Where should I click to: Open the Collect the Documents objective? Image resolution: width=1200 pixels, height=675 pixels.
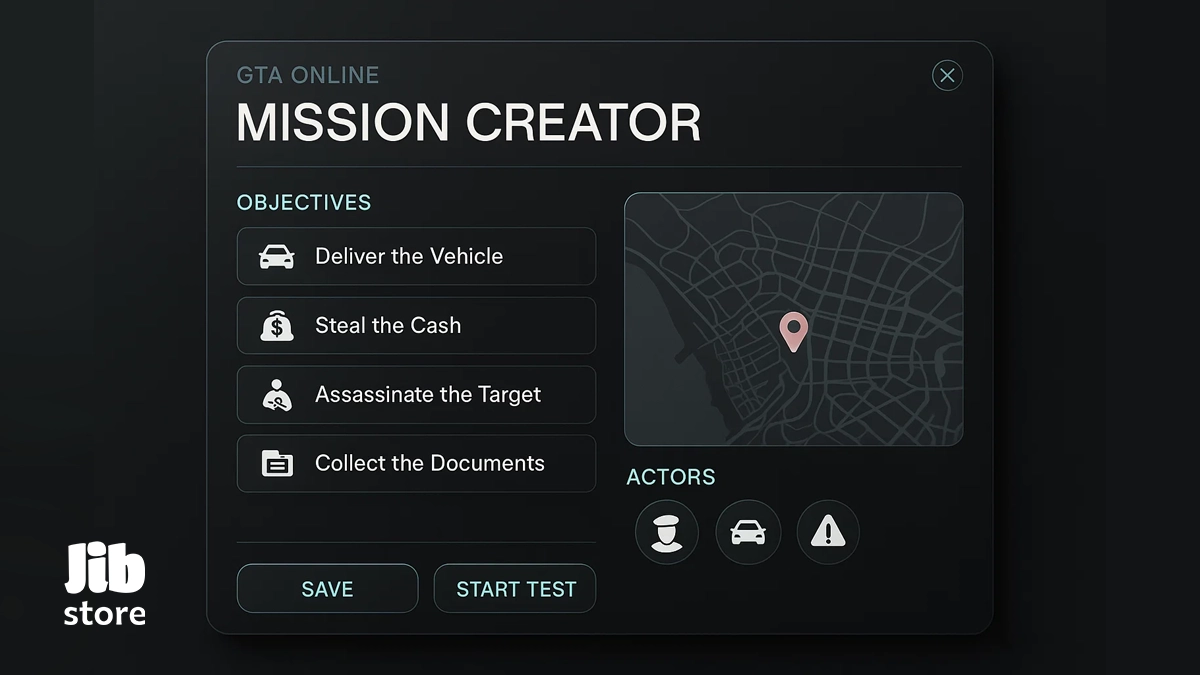point(416,463)
